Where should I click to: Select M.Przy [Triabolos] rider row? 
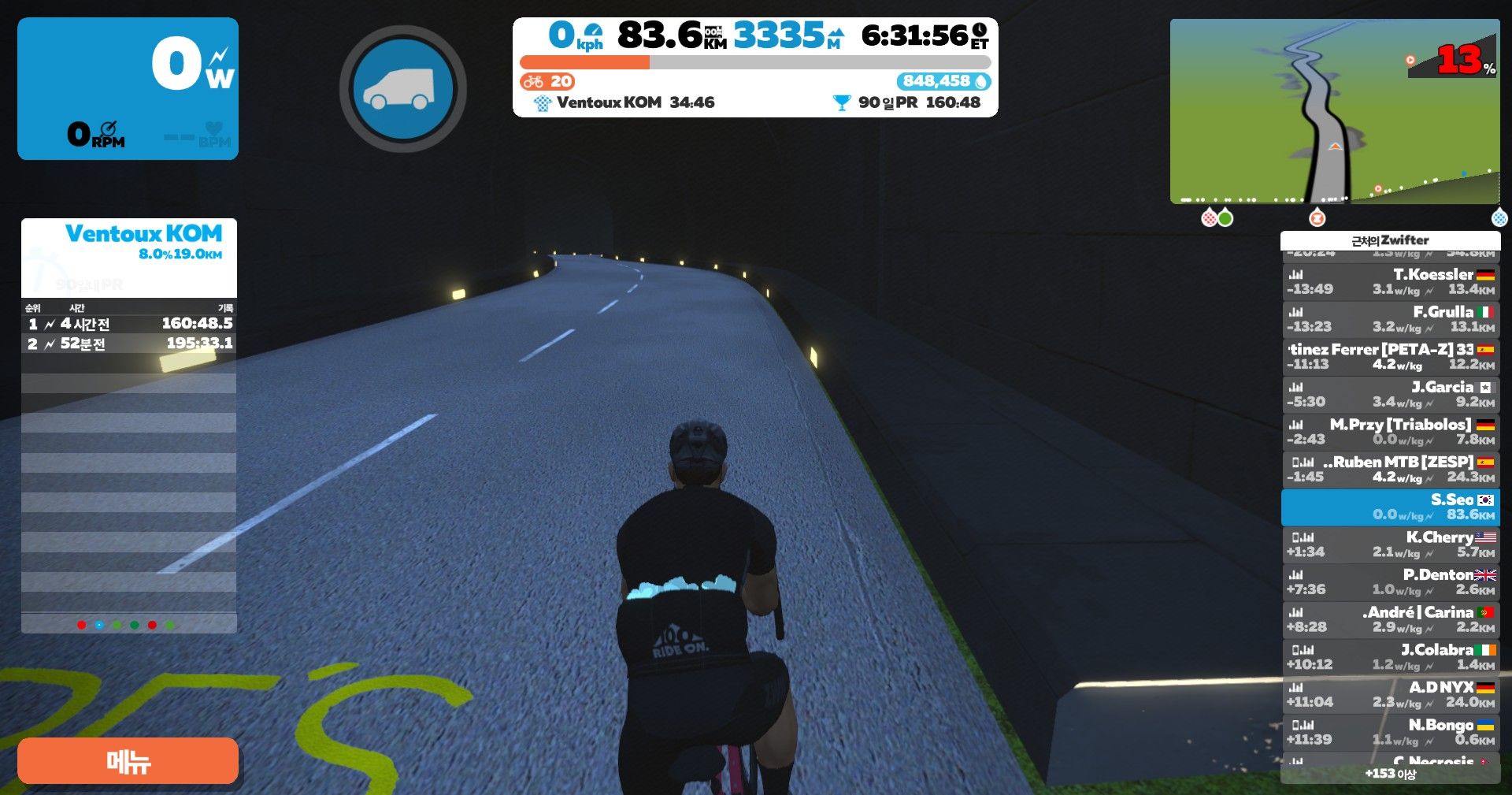[1390, 432]
